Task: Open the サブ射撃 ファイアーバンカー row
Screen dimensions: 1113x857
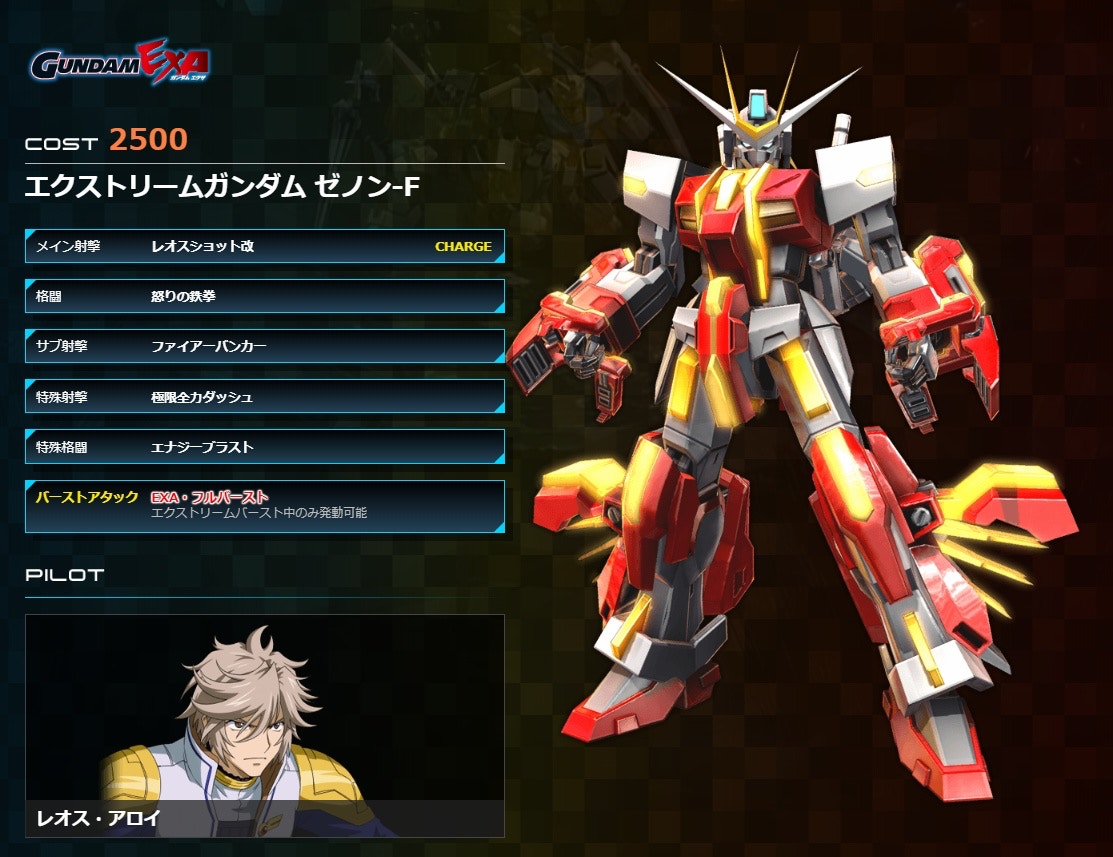Action: coord(264,346)
